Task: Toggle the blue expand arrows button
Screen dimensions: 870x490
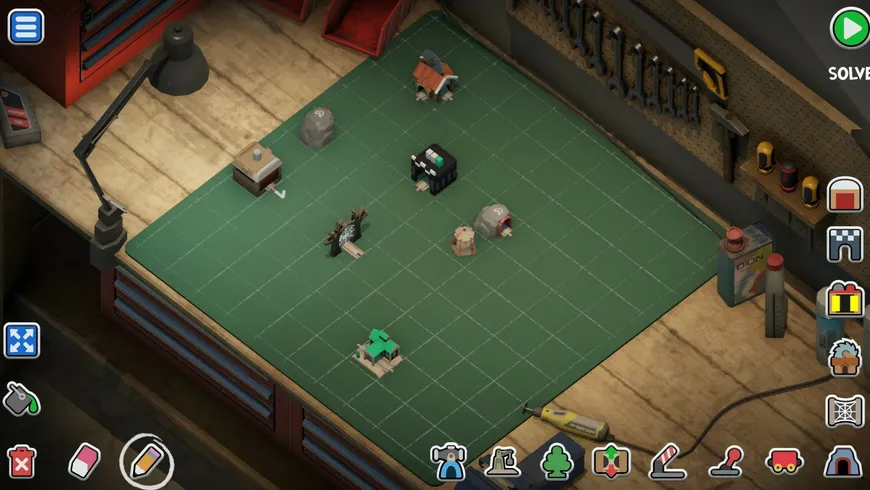Action: [21, 341]
